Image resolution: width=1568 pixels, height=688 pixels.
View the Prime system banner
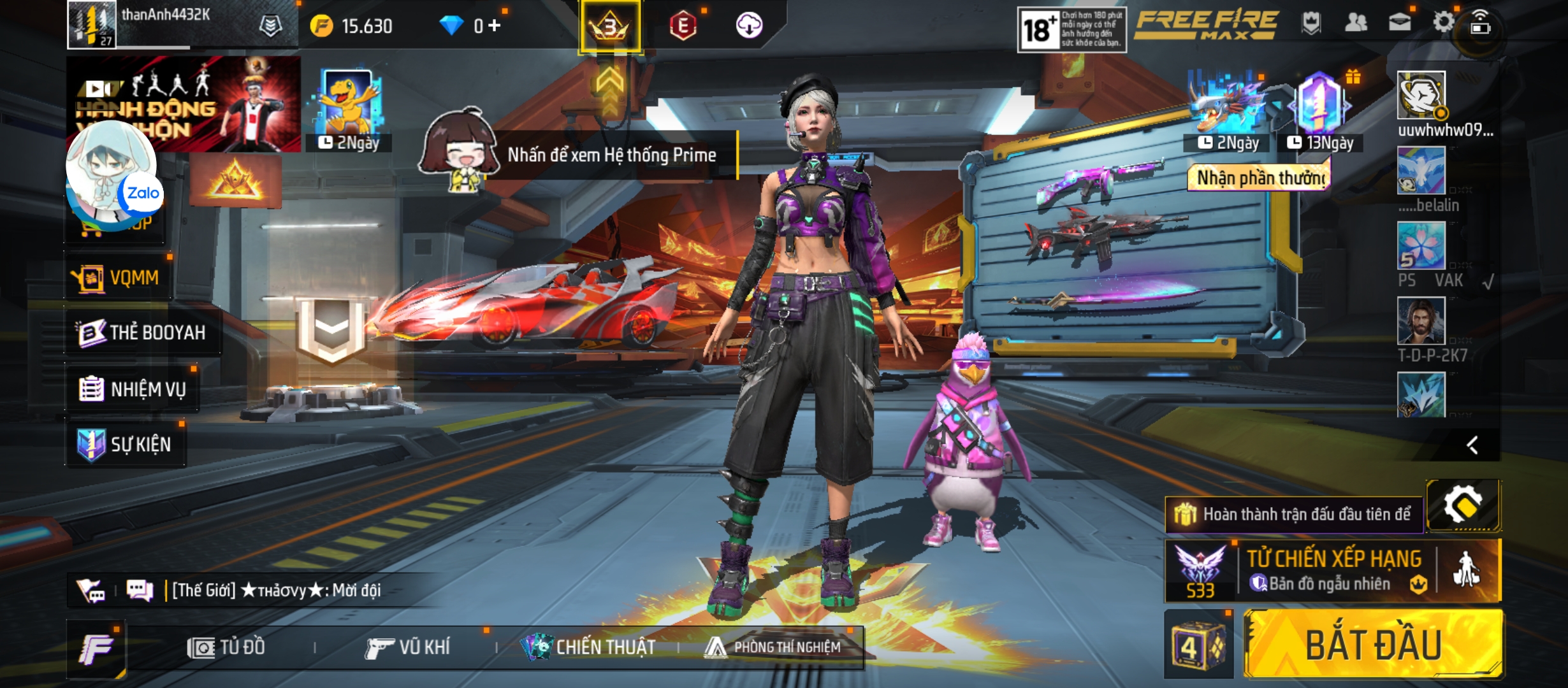pyautogui.click(x=611, y=155)
